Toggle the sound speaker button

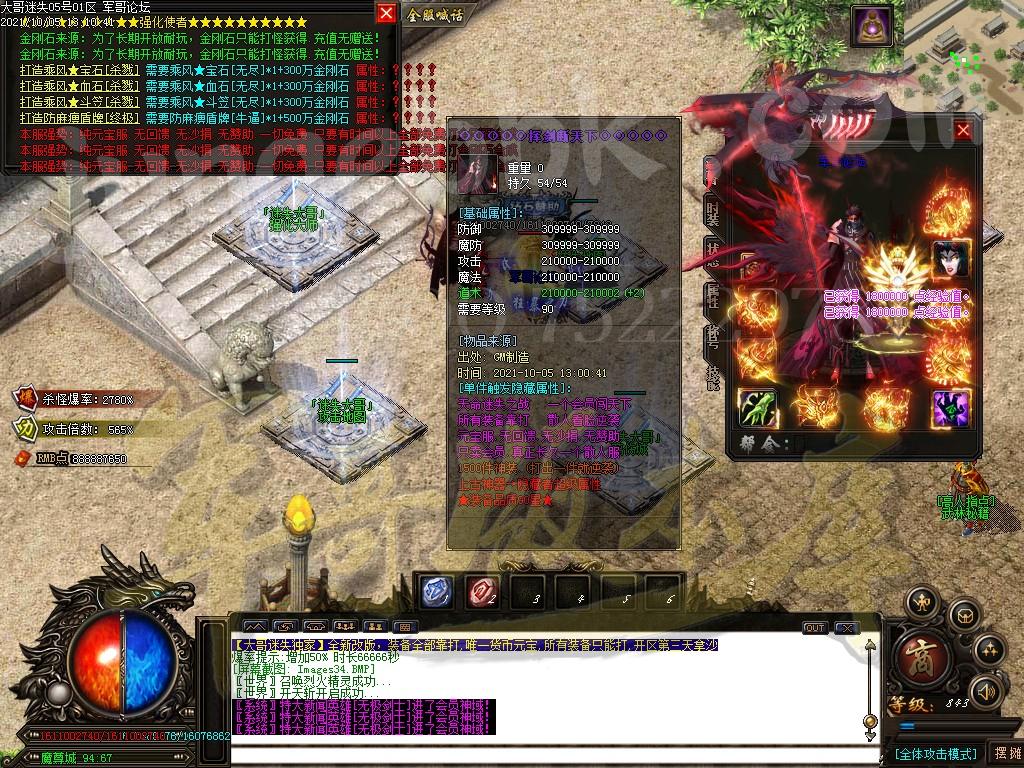[x=987, y=690]
